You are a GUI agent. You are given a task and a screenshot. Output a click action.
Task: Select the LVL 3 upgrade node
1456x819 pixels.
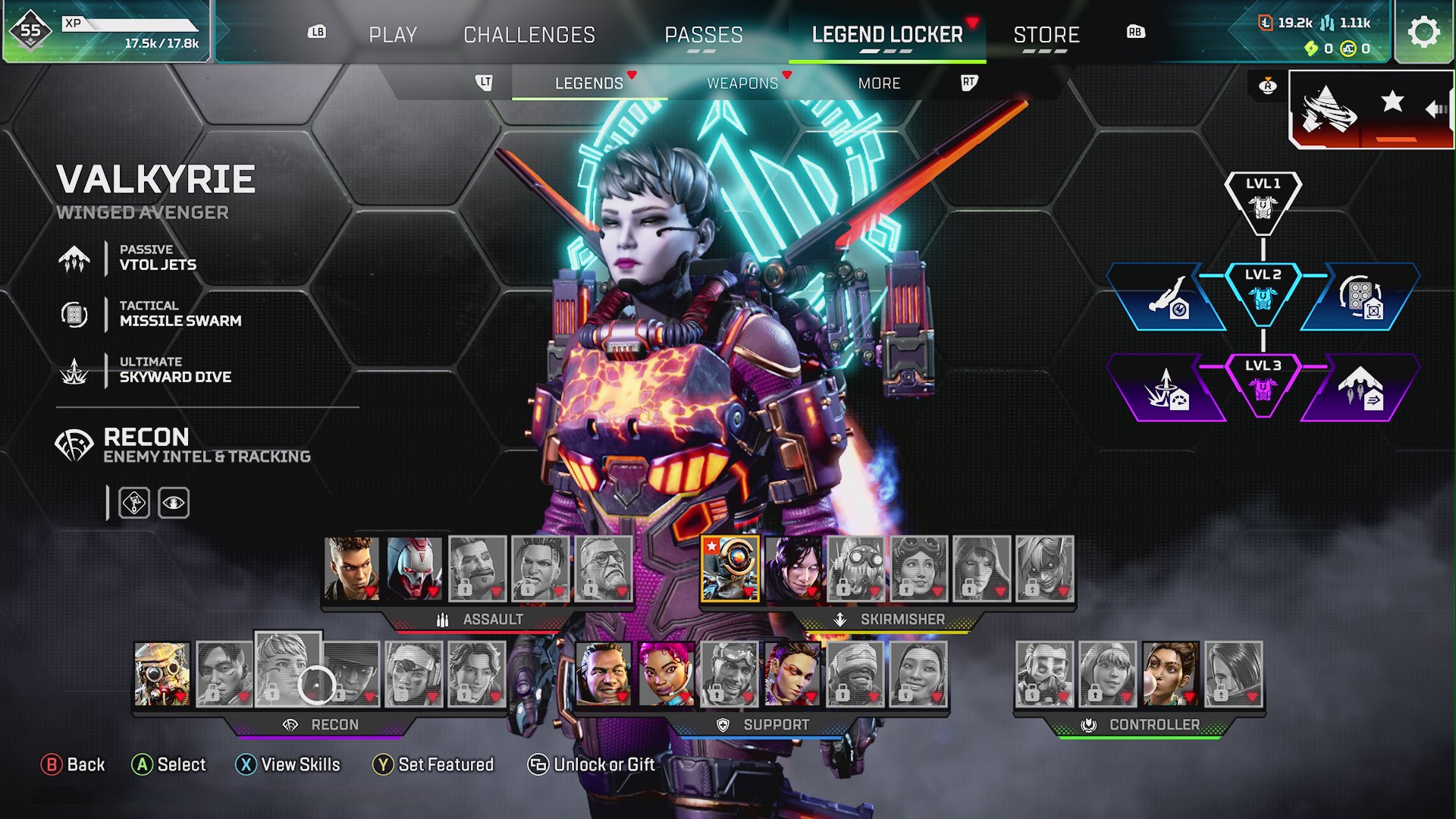point(1263,383)
